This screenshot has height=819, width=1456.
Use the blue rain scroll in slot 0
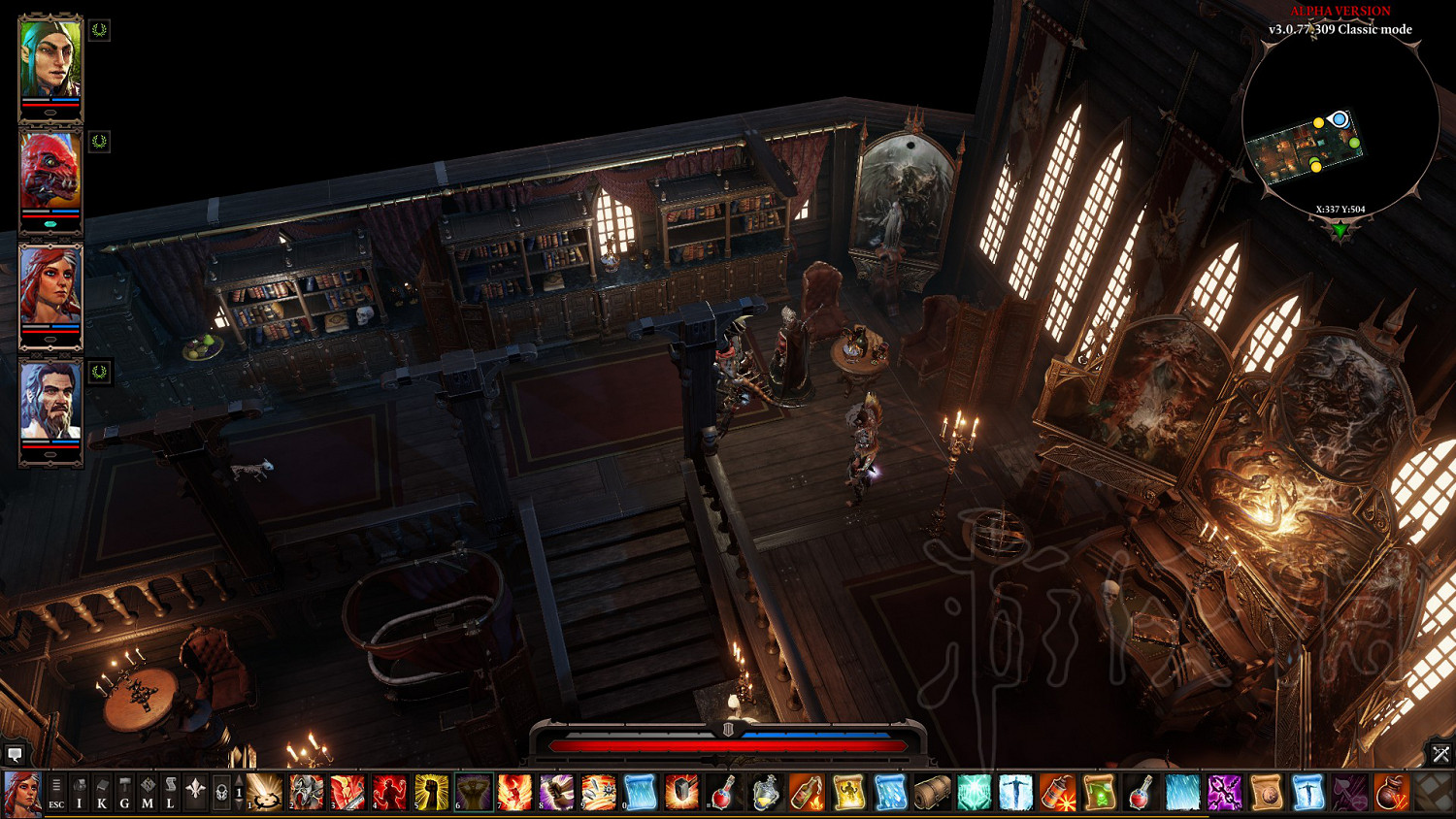[x=641, y=793]
